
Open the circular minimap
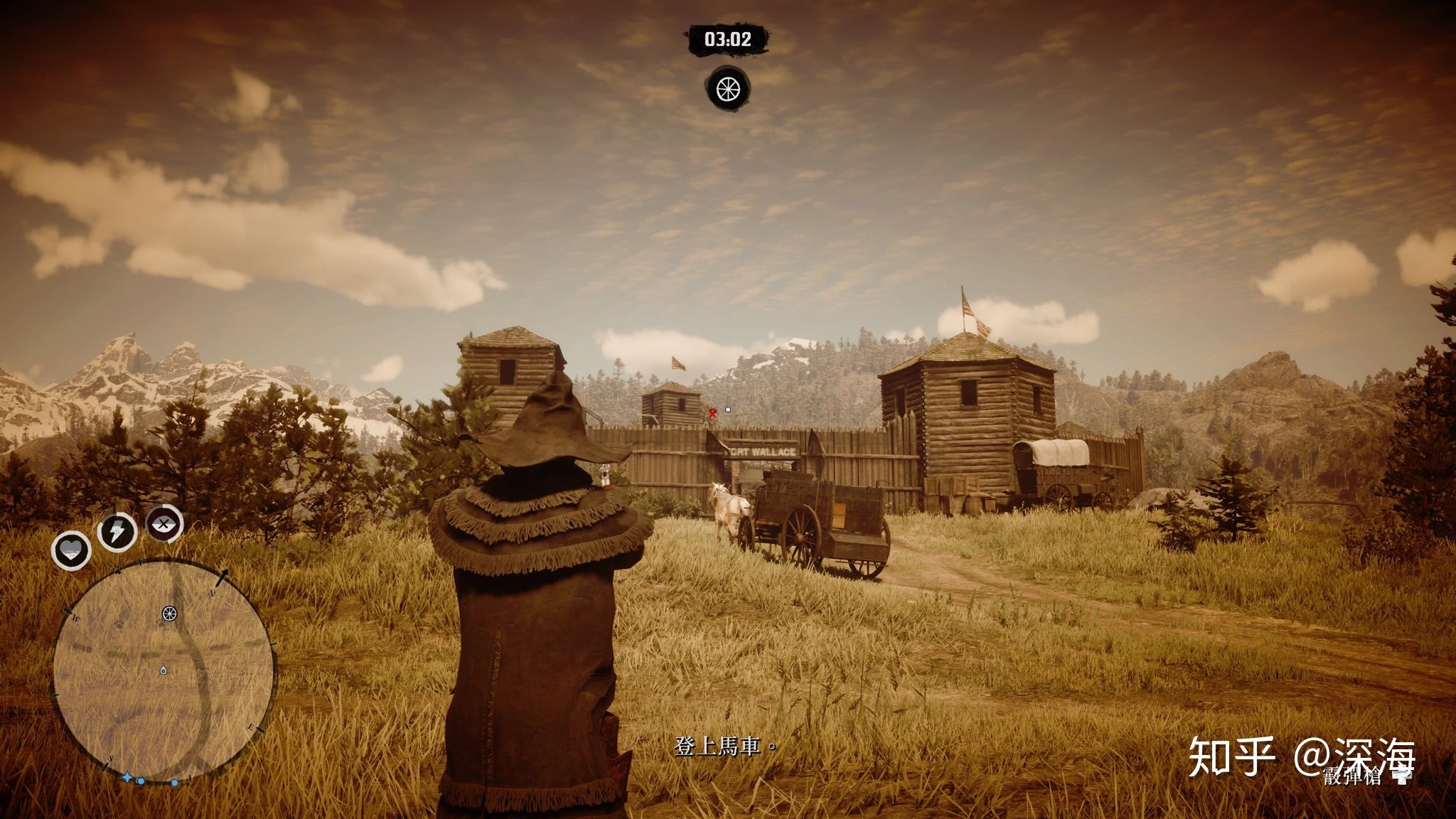(163, 670)
